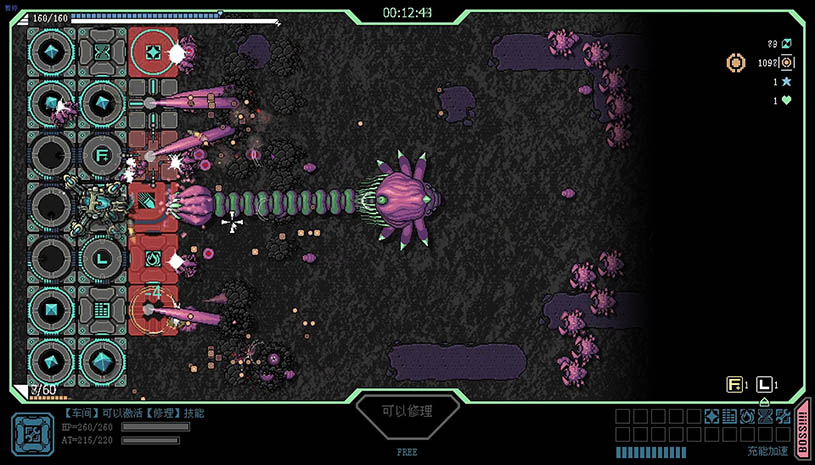The image size is (815, 465).
Task: Select the grid-pattern tile on the base
Action: [102, 310]
